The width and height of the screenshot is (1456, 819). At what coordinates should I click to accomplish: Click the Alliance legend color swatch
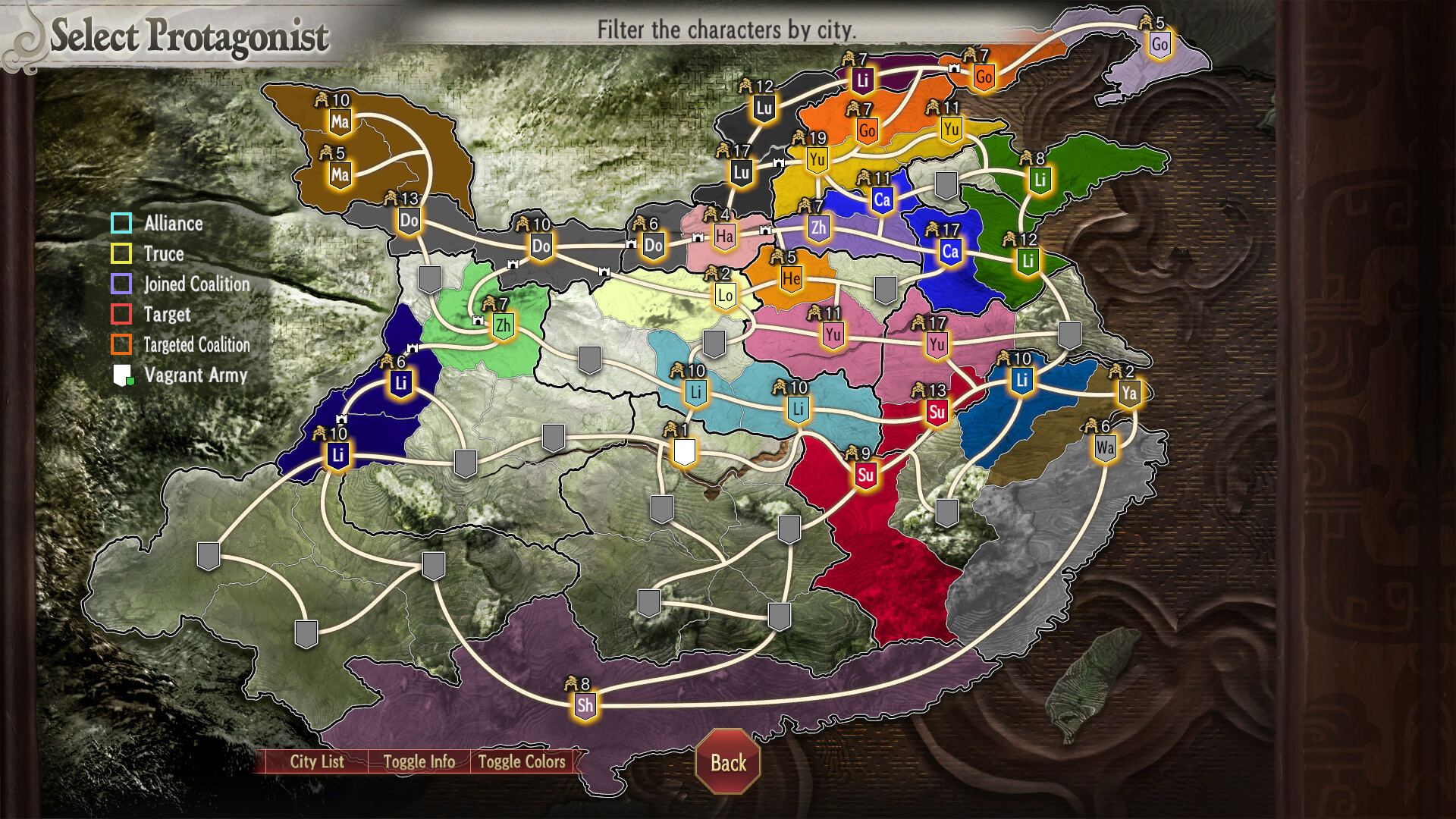point(121,224)
